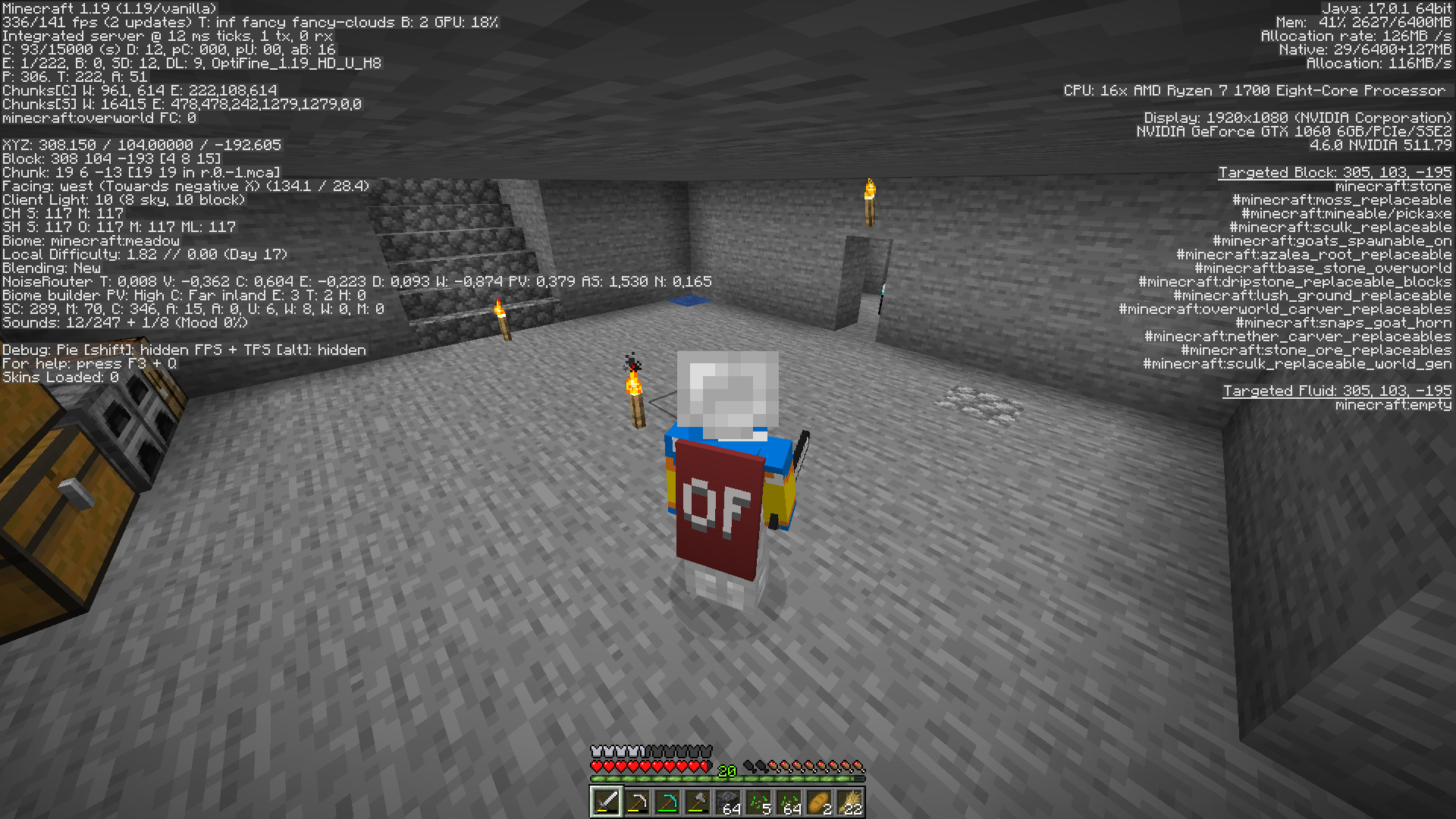Click the rightmost drumstick hunger icon
This screenshot has height=819, width=1456.
[x=860, y=766]
